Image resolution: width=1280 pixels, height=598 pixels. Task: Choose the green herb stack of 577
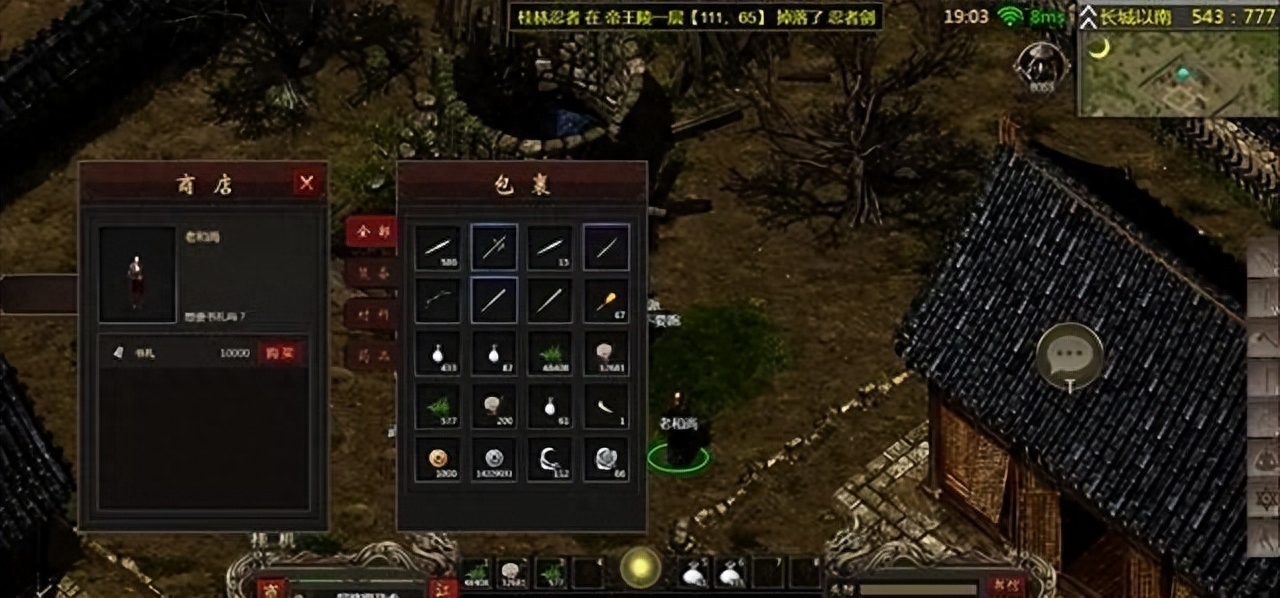pyautogui.click(x=438, y=407)
